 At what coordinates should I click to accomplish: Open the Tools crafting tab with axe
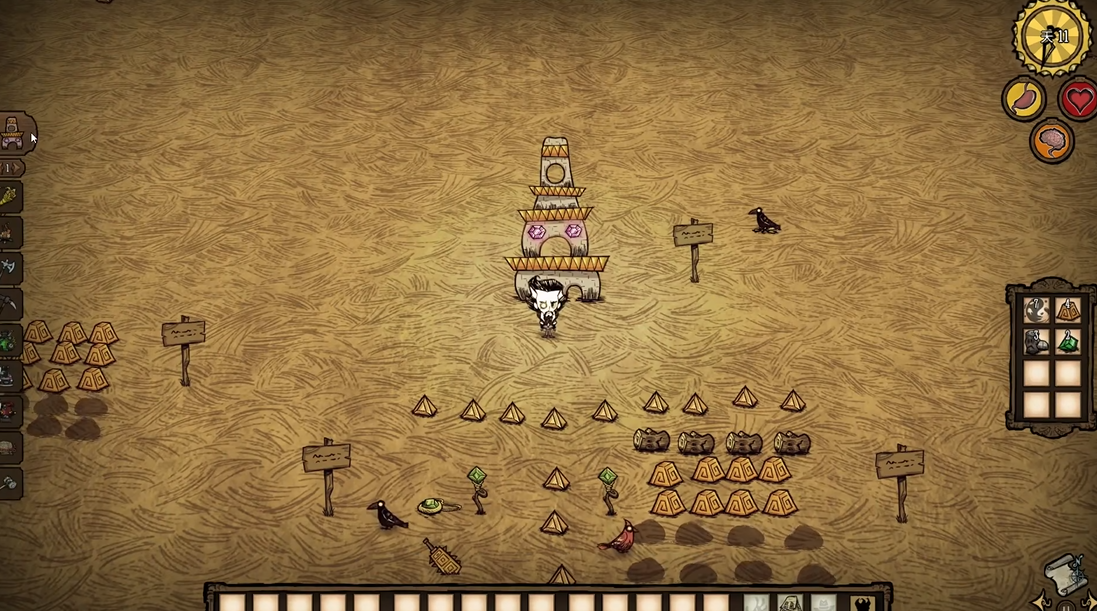tap(8, 268)
